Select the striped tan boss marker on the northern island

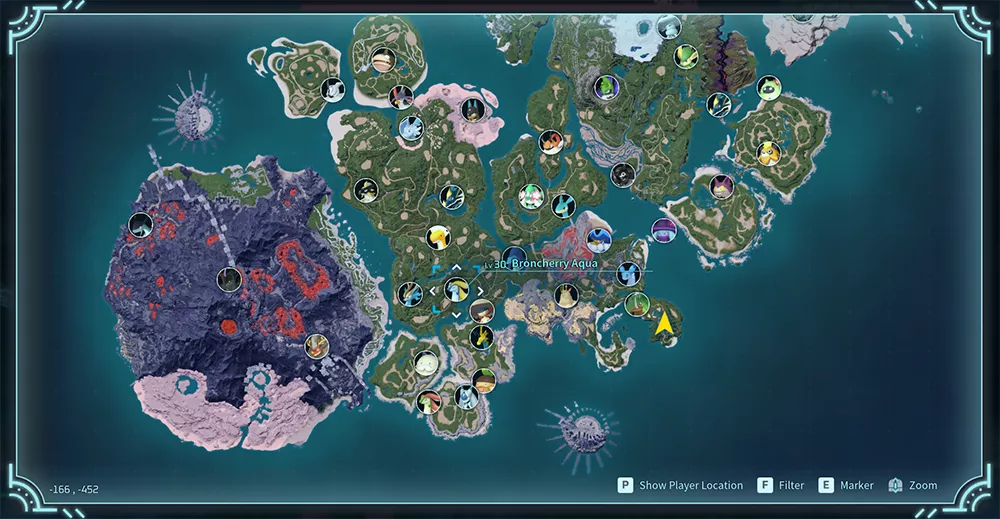point(382,62)
